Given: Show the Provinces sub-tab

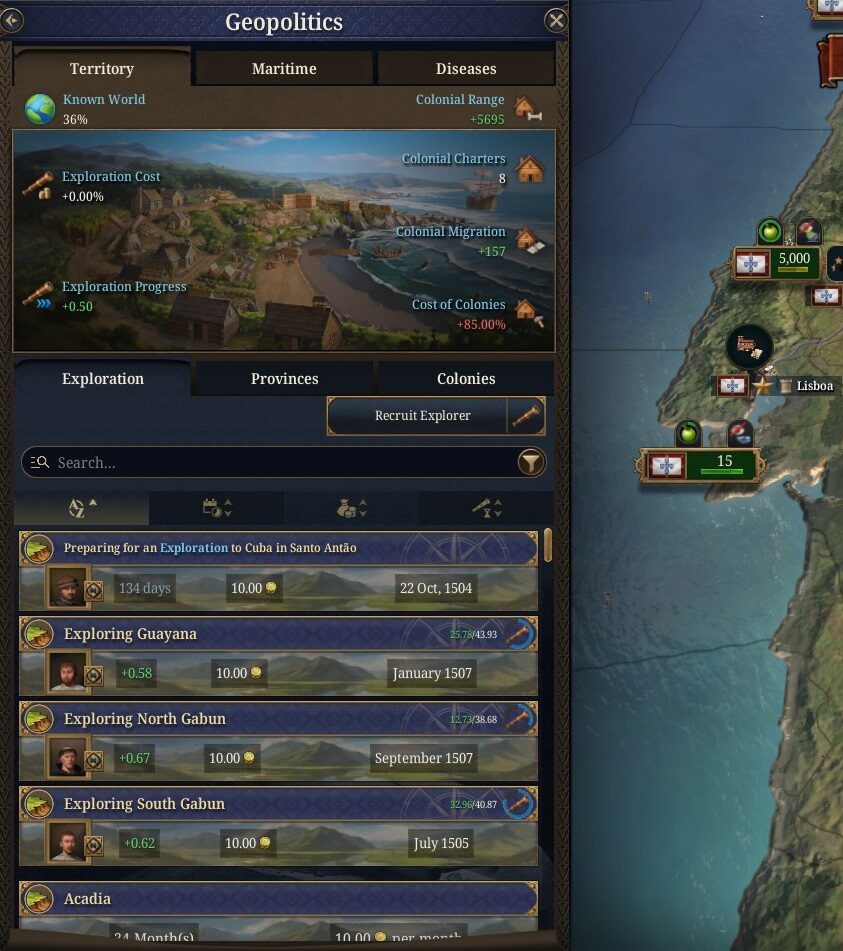Looking at the screenshot, I should coord(284,379).
